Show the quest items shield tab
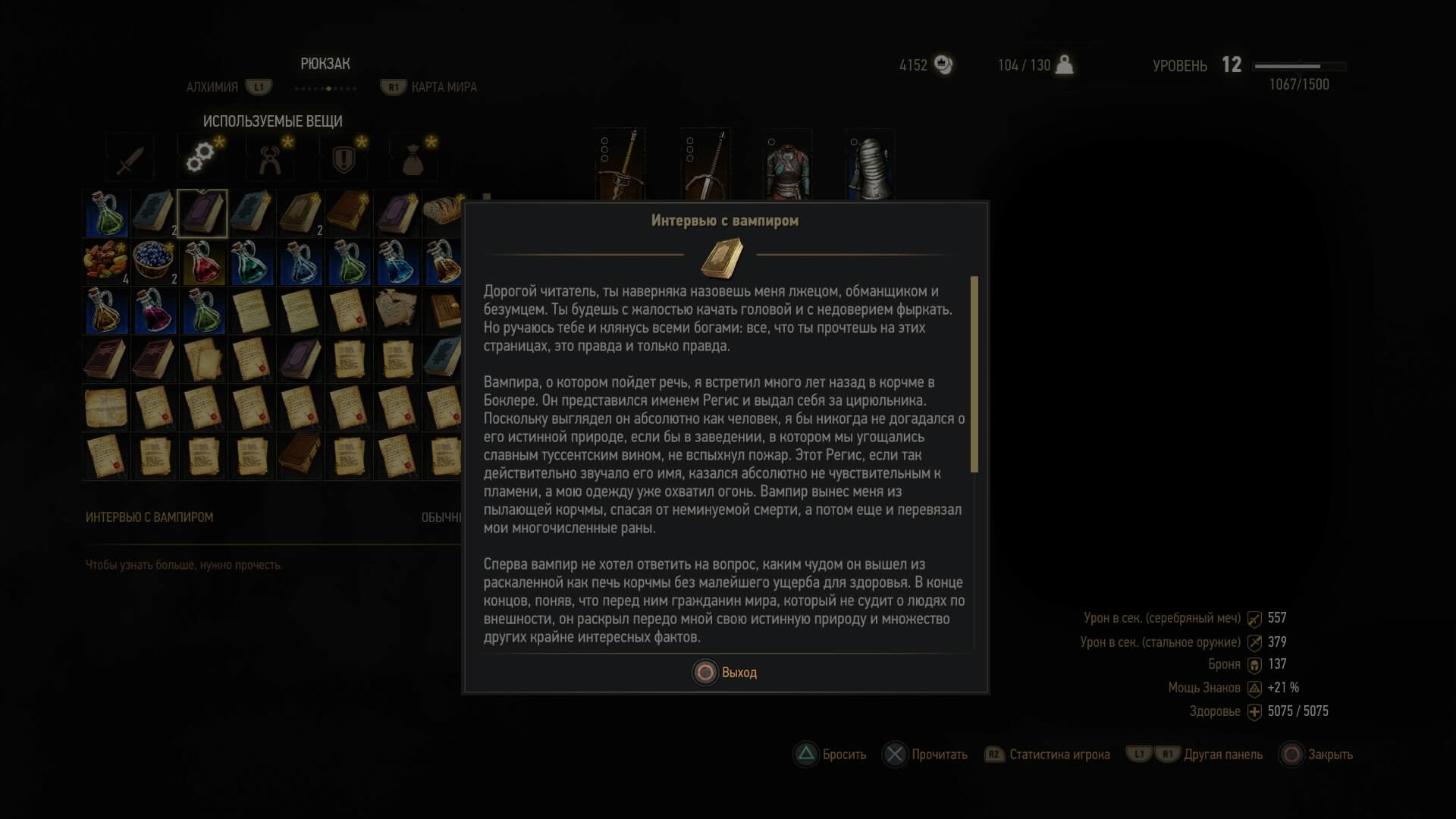This screenshot has height=819, width=1456. point(344,158)
